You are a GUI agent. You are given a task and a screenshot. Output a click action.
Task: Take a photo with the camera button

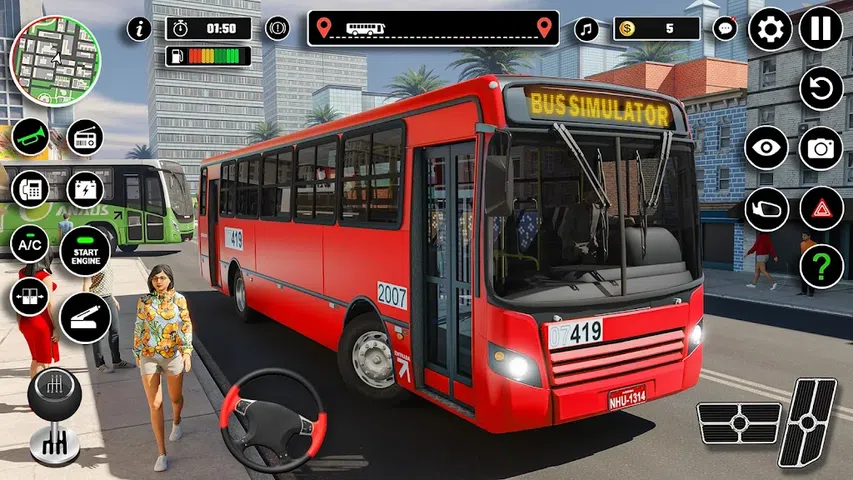821,148
